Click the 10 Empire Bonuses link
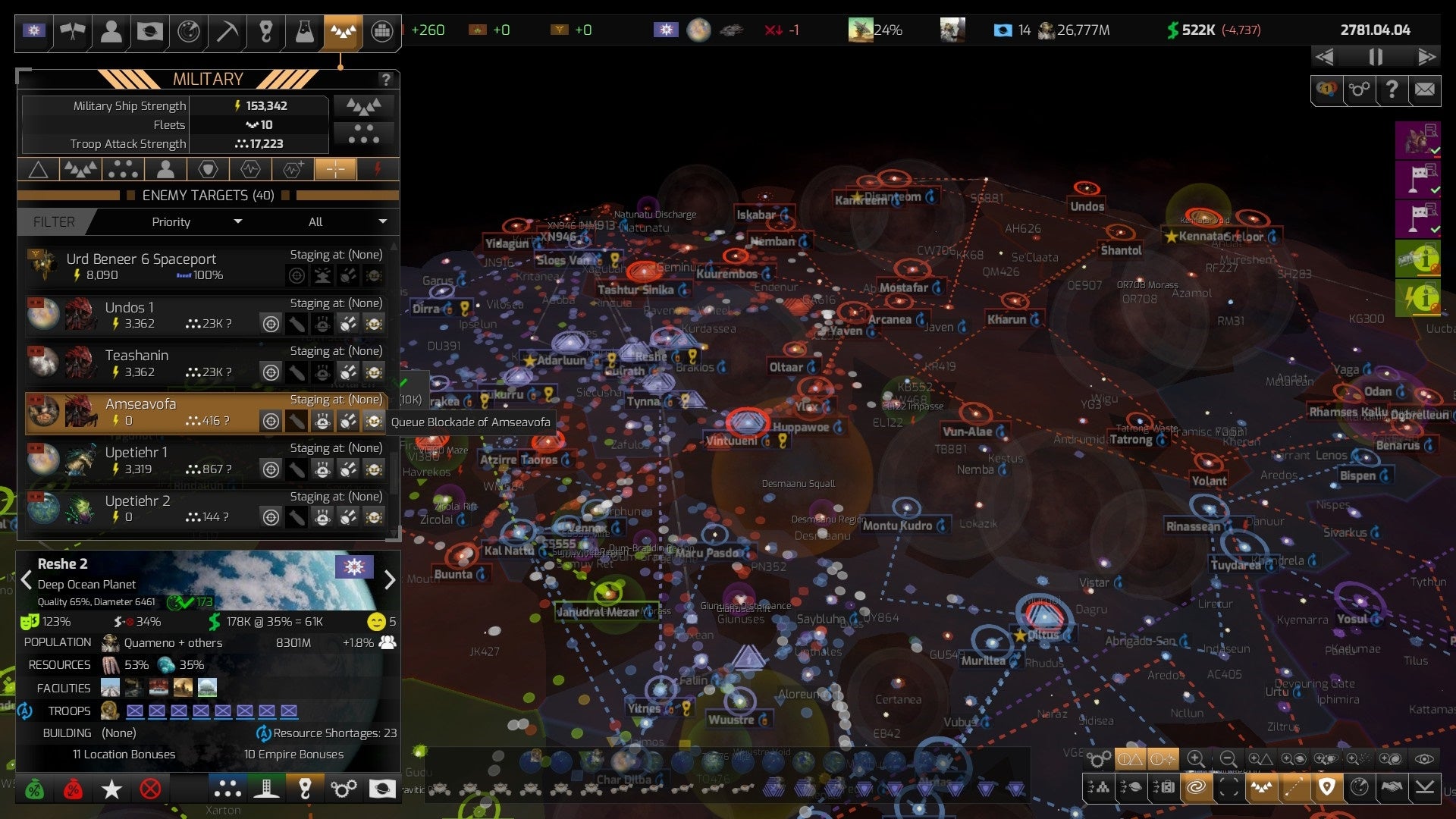The image size is (1456, 819). tap(294, 754)
